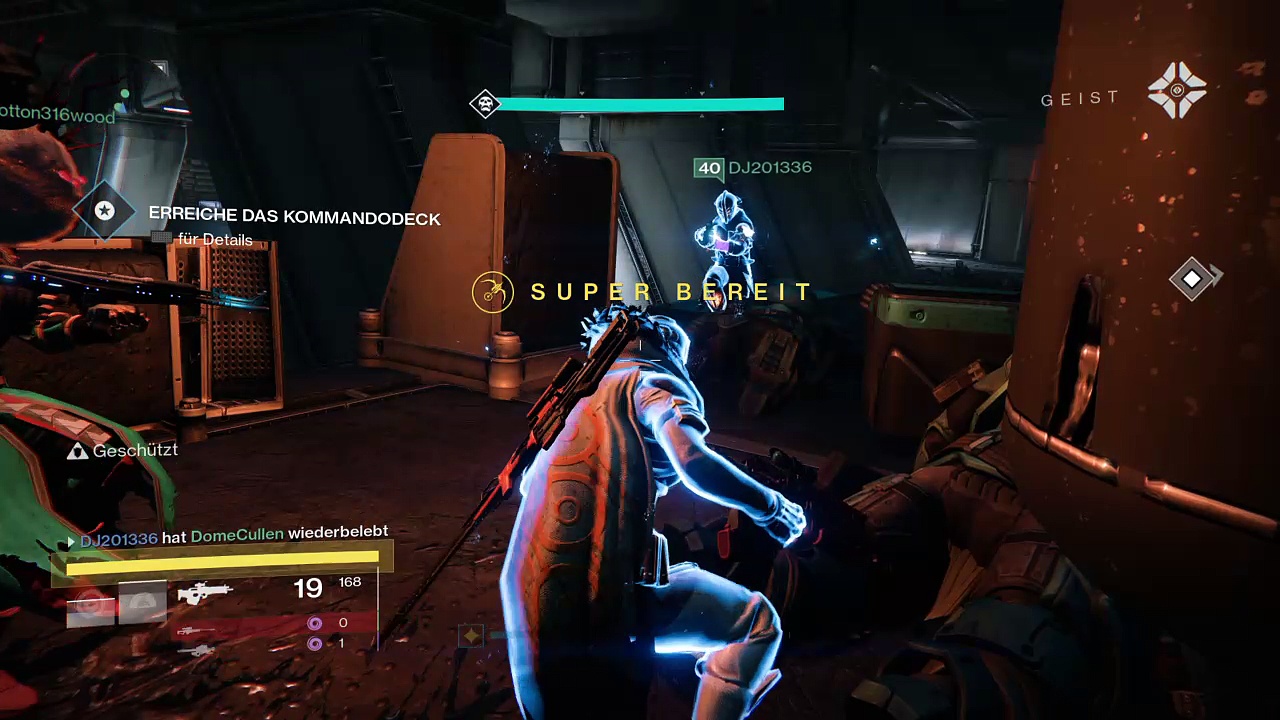Screen dimensions: 1280x720
Task: Activate the yellow Super Bereit icon
Action: click(x=492, y=292)
